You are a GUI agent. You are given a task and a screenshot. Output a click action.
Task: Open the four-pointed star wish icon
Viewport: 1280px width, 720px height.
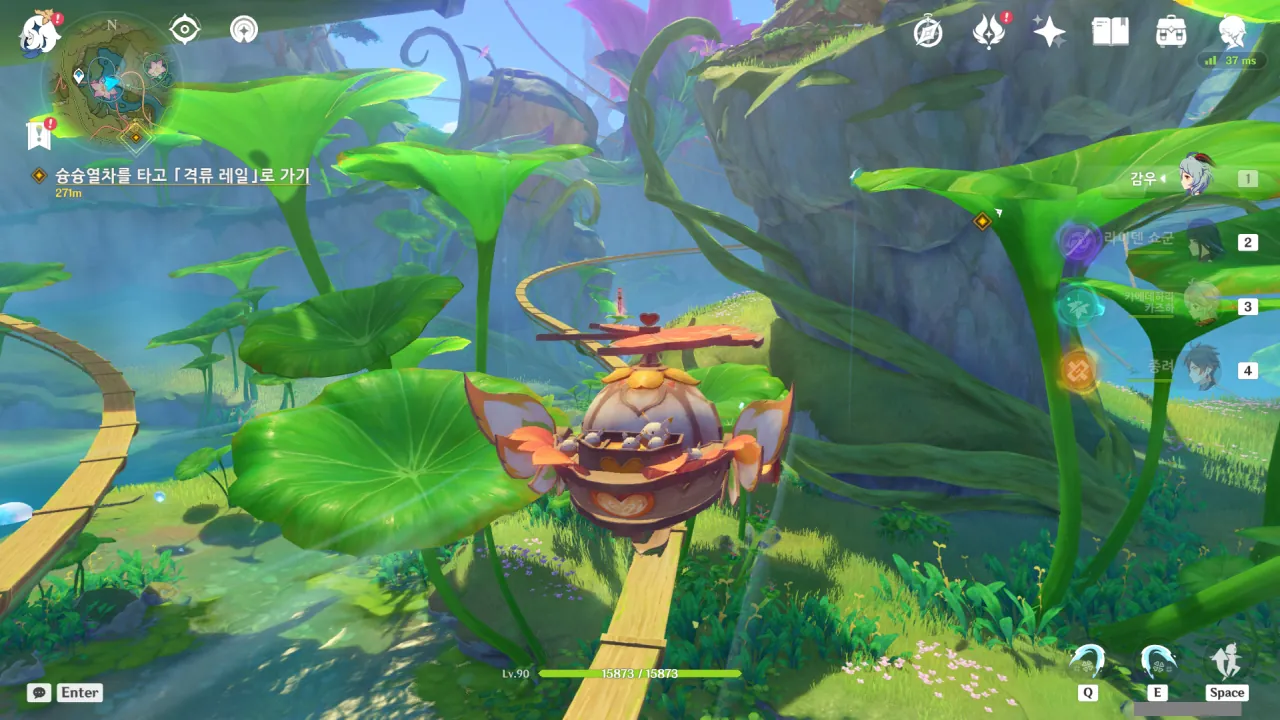coord(1049,33)
